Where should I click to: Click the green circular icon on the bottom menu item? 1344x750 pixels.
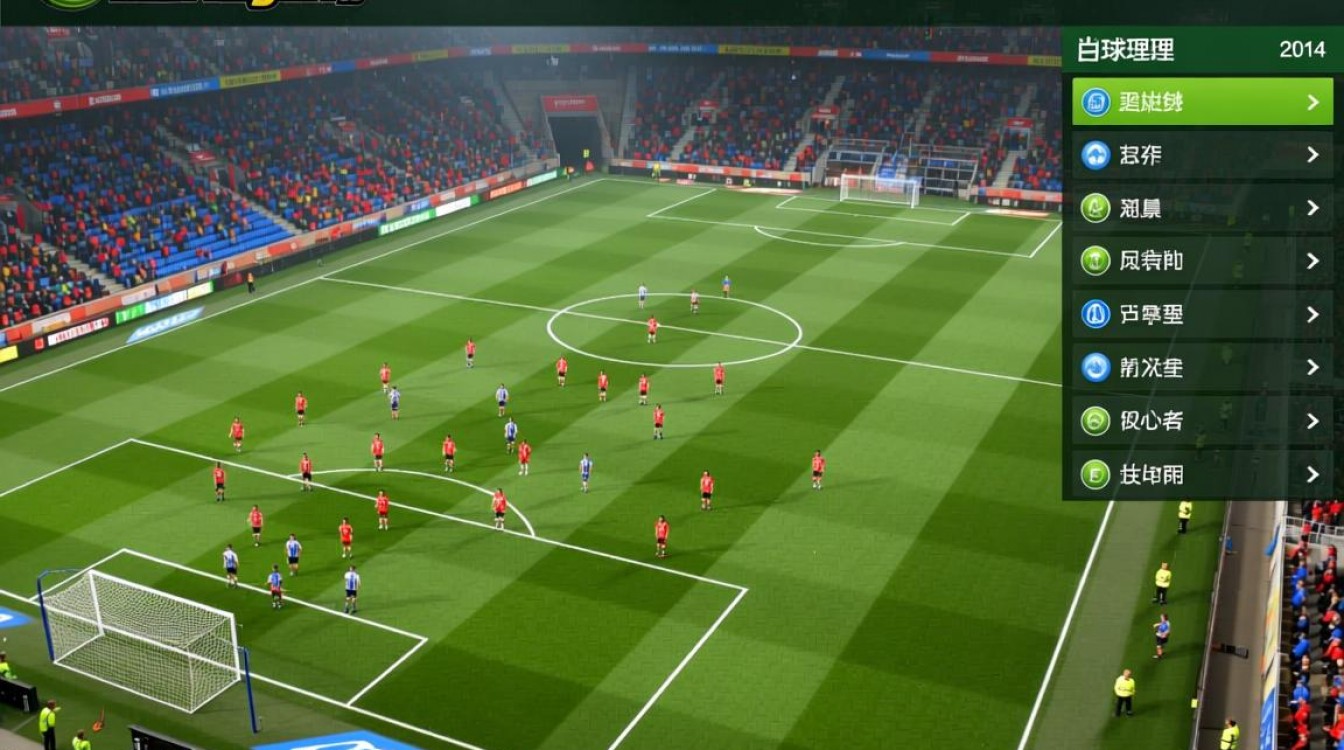tap(1095, 474)
